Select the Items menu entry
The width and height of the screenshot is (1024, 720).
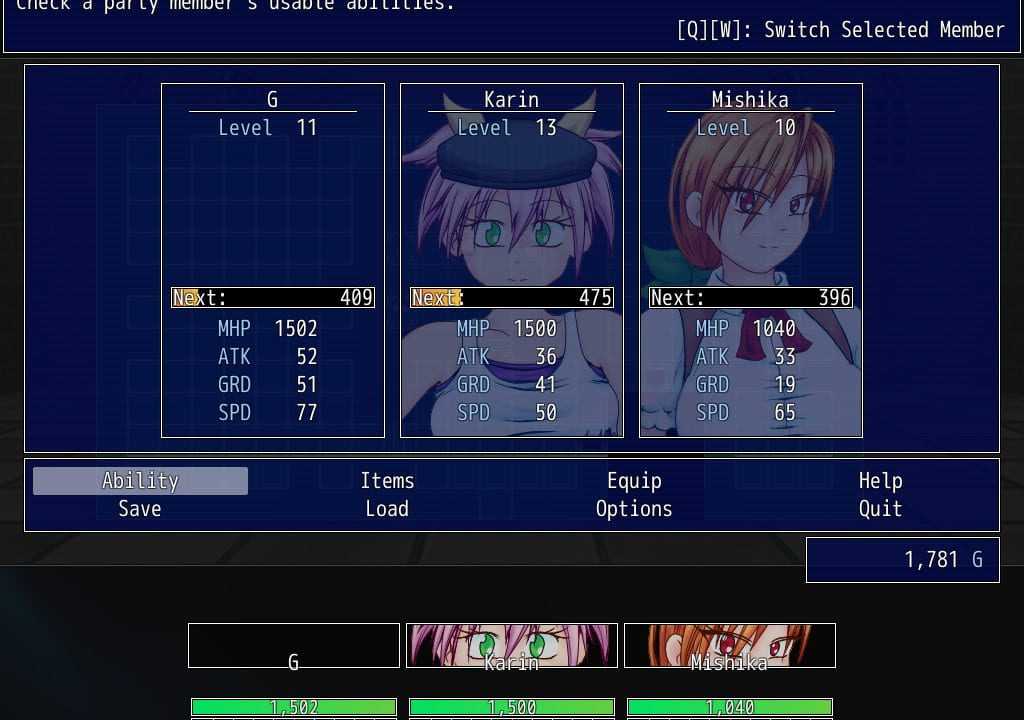387,481
